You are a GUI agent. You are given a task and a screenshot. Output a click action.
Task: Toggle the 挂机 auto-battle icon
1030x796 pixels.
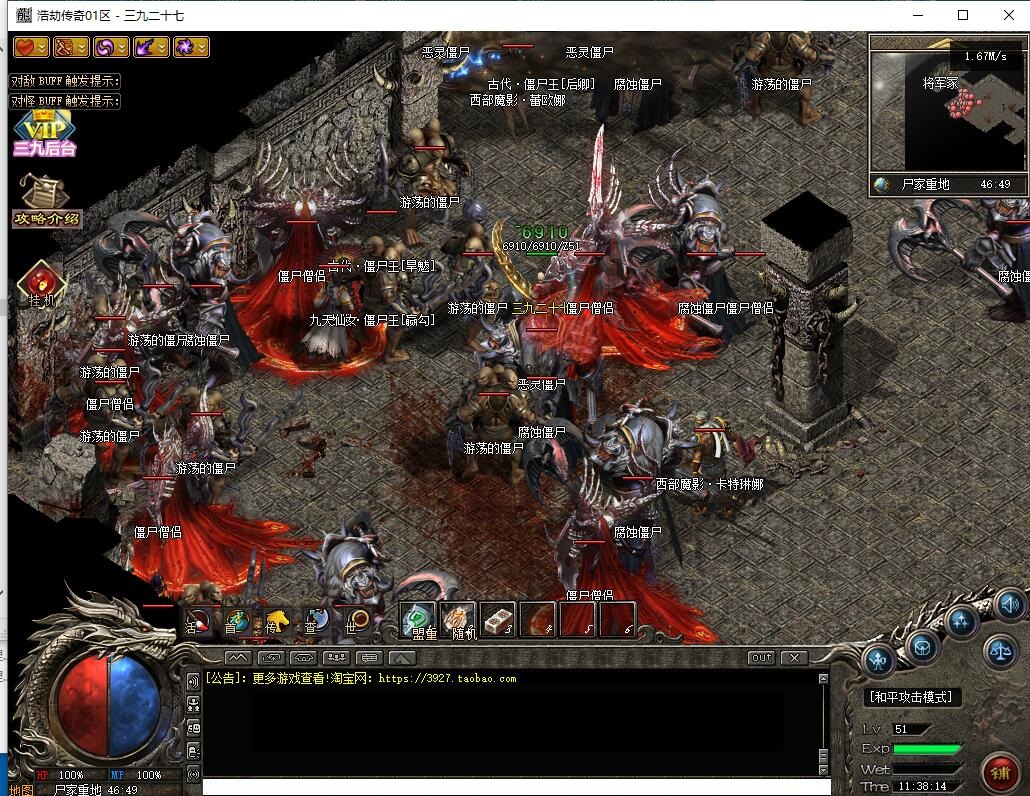[40, 284]
